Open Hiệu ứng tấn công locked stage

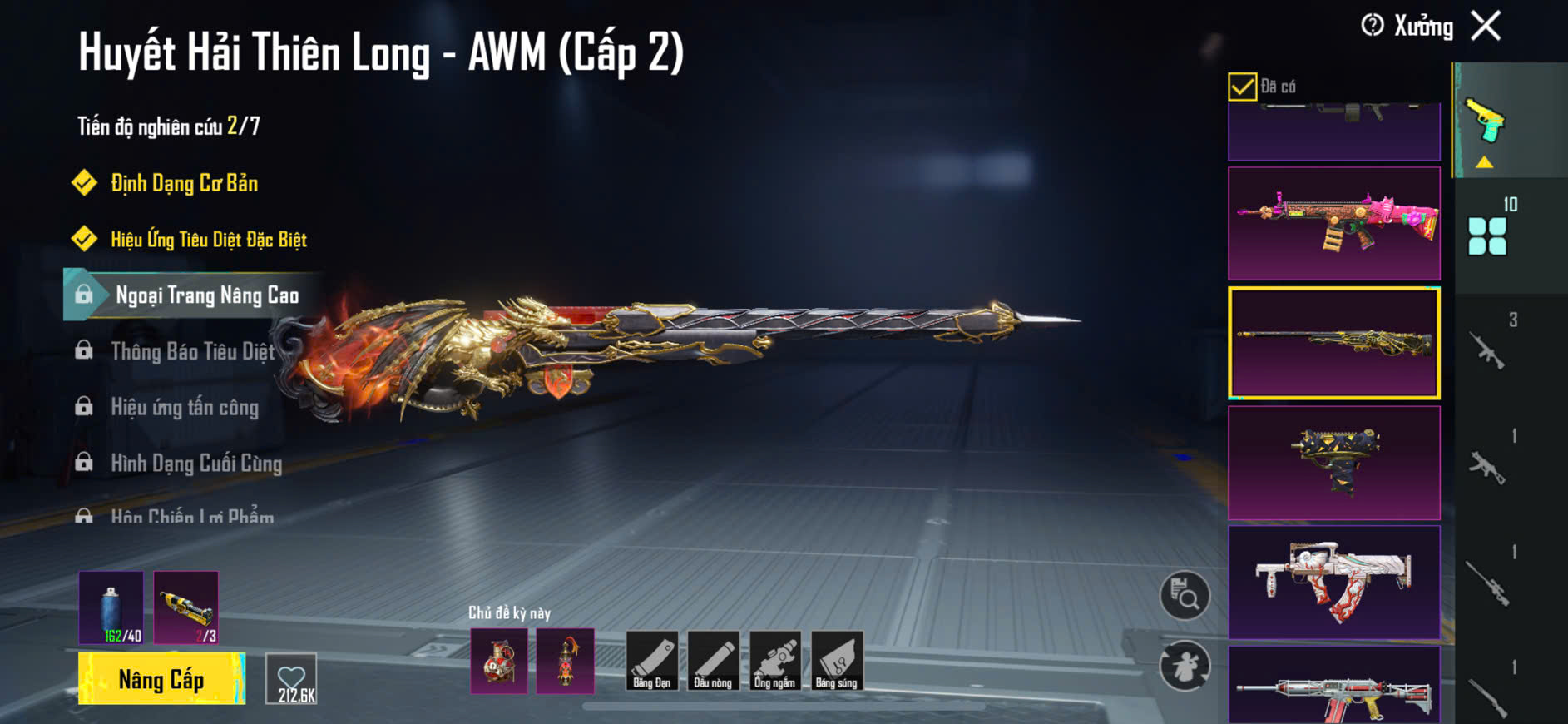(185, 407)
